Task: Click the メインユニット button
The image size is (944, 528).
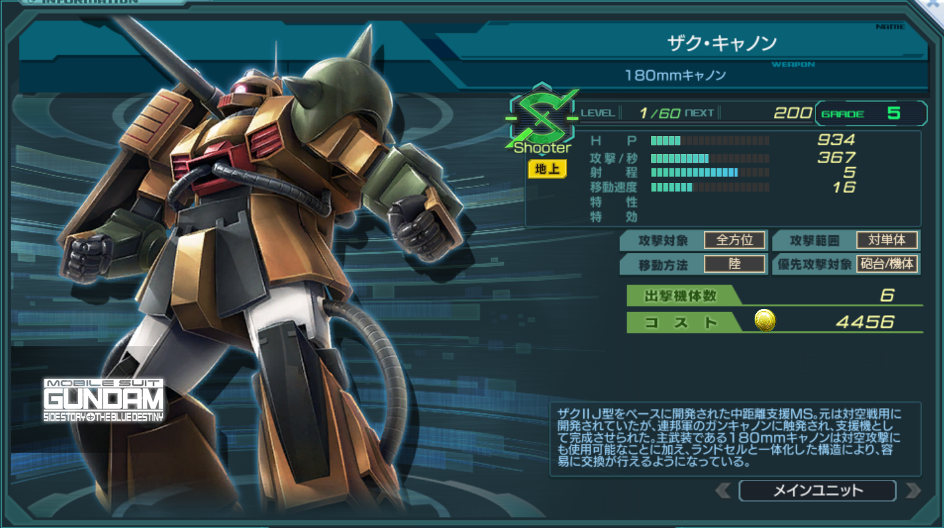Action: 817,490
